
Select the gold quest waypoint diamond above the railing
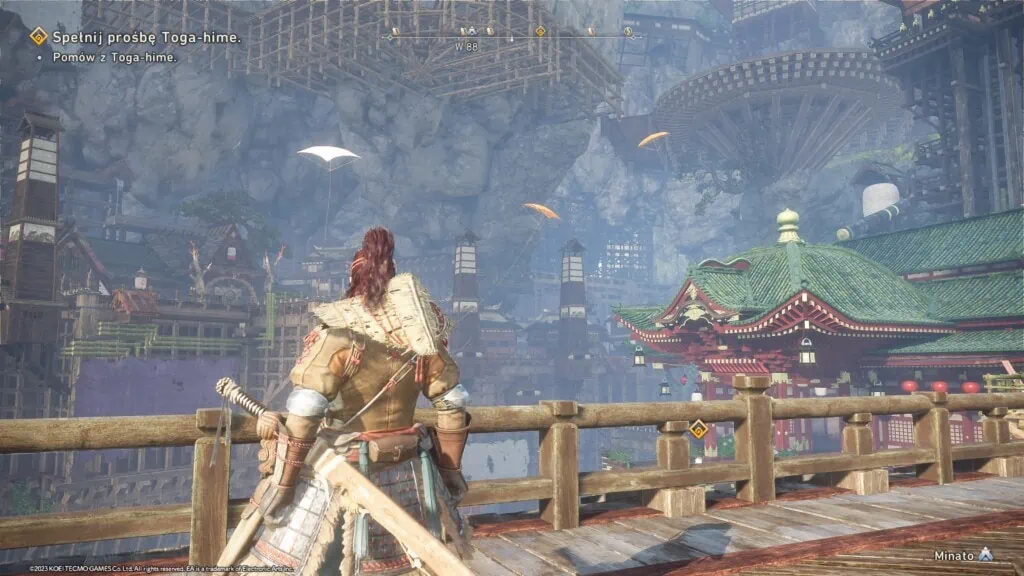pyautogui.click(x=698, y=430)
